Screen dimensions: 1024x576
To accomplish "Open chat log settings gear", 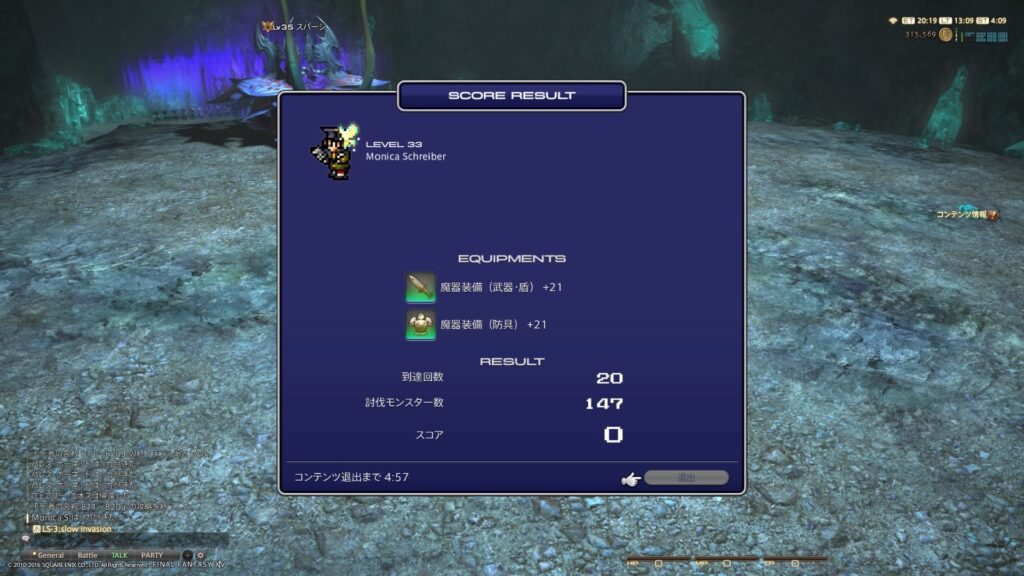I will (x=200, y=555).
